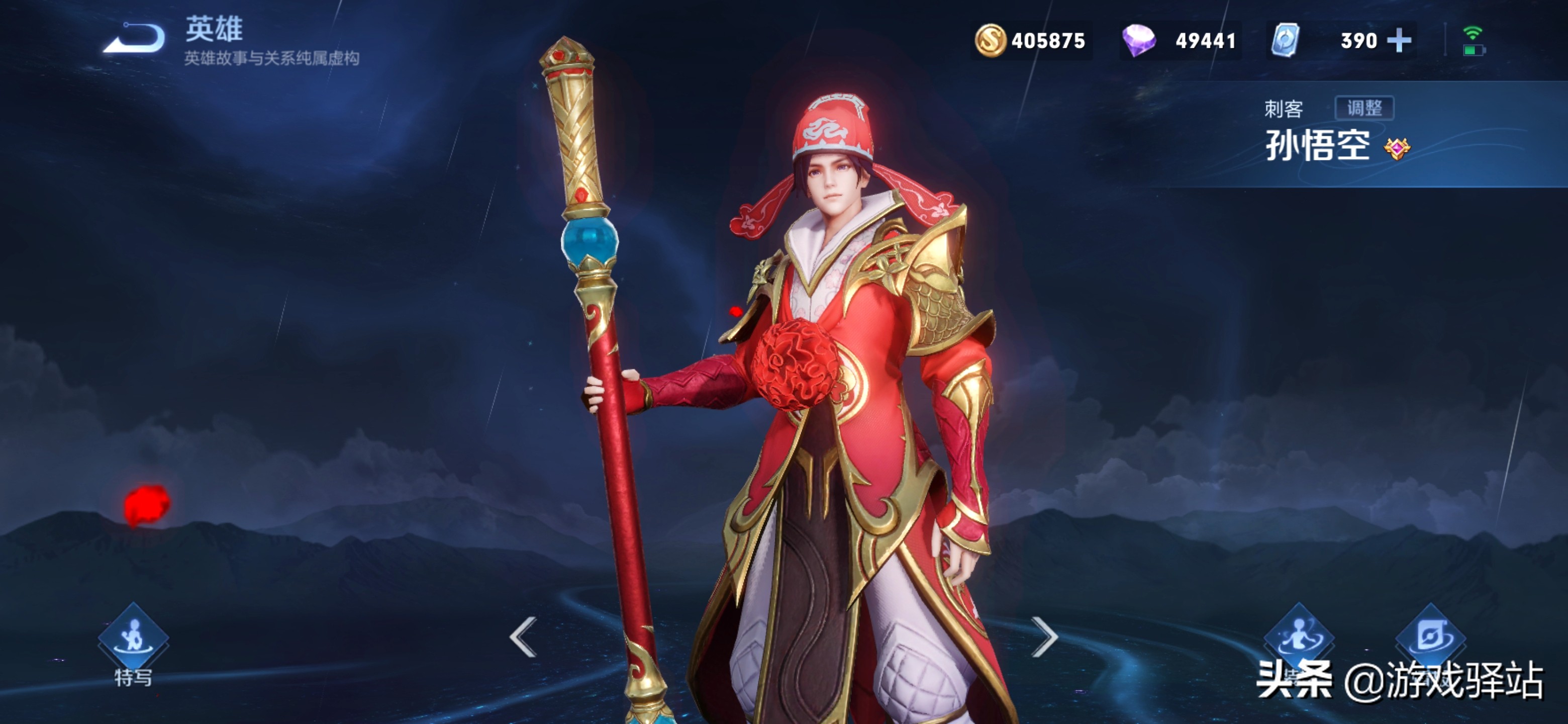
Task: Go back using the return arrow
Action: coord(134,38)
